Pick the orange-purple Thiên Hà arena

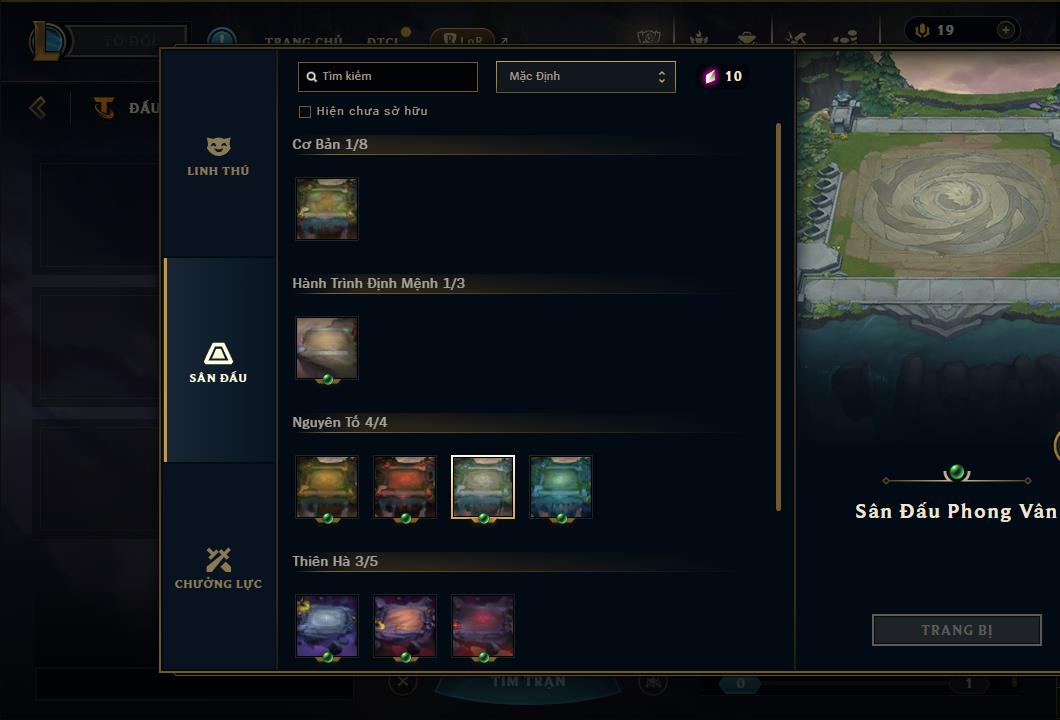click(x=405, y=626)
